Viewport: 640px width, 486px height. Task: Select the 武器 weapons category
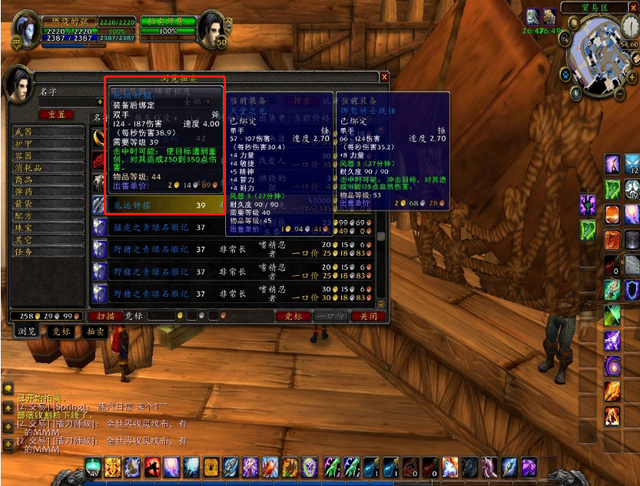(x=24, y=131)
